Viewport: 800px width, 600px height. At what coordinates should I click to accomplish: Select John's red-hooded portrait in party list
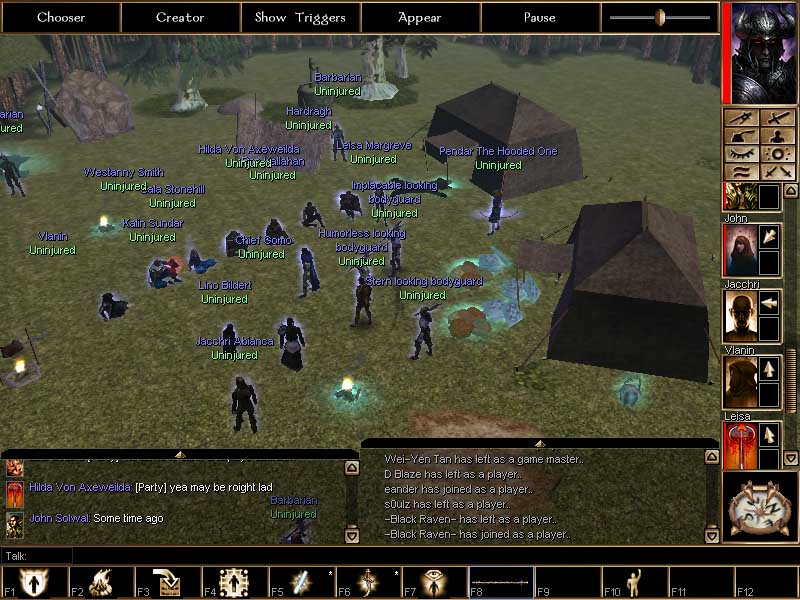(x=740, y=249)
